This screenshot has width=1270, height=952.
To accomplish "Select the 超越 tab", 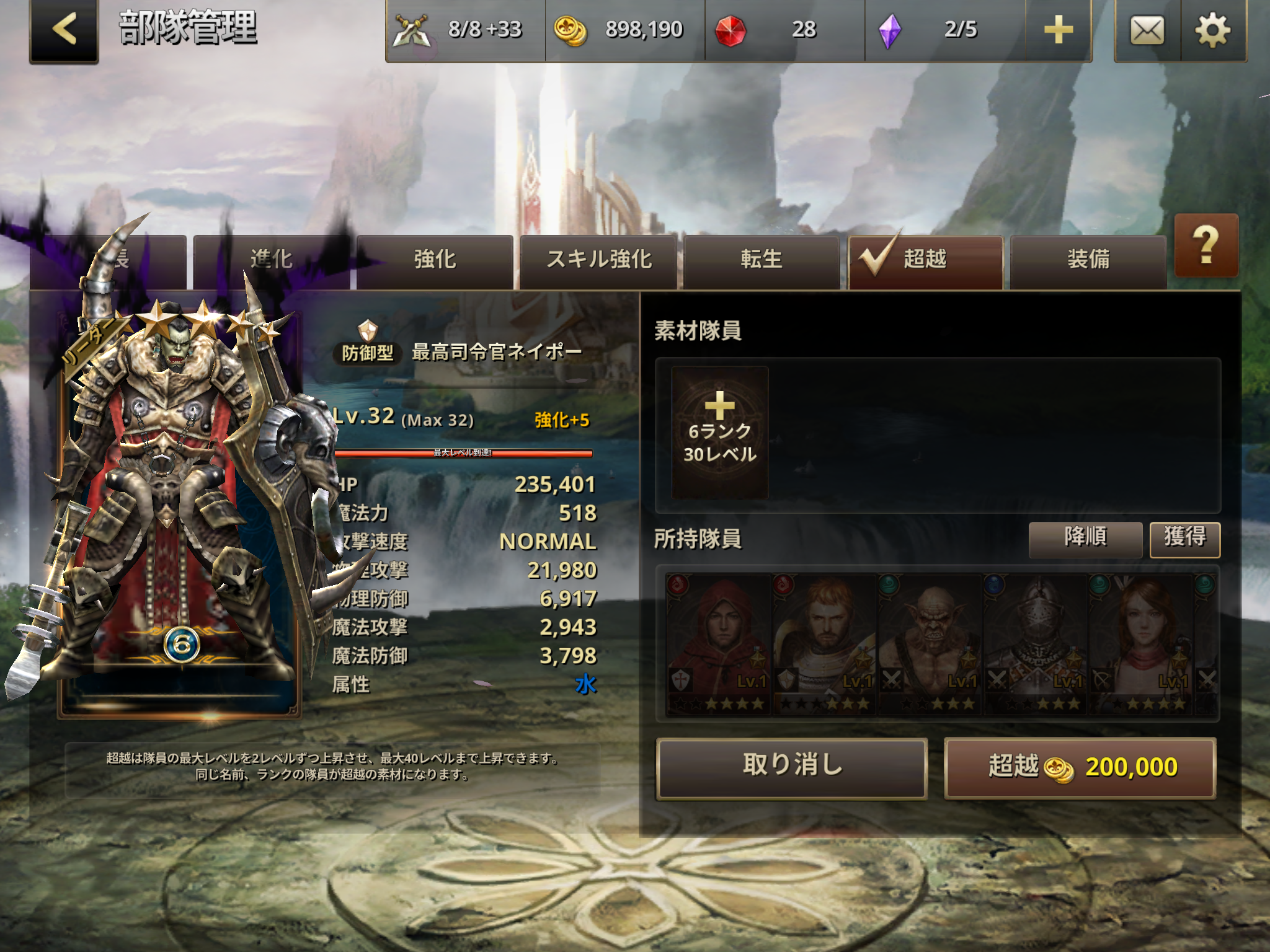I will (x=925, y=260).
